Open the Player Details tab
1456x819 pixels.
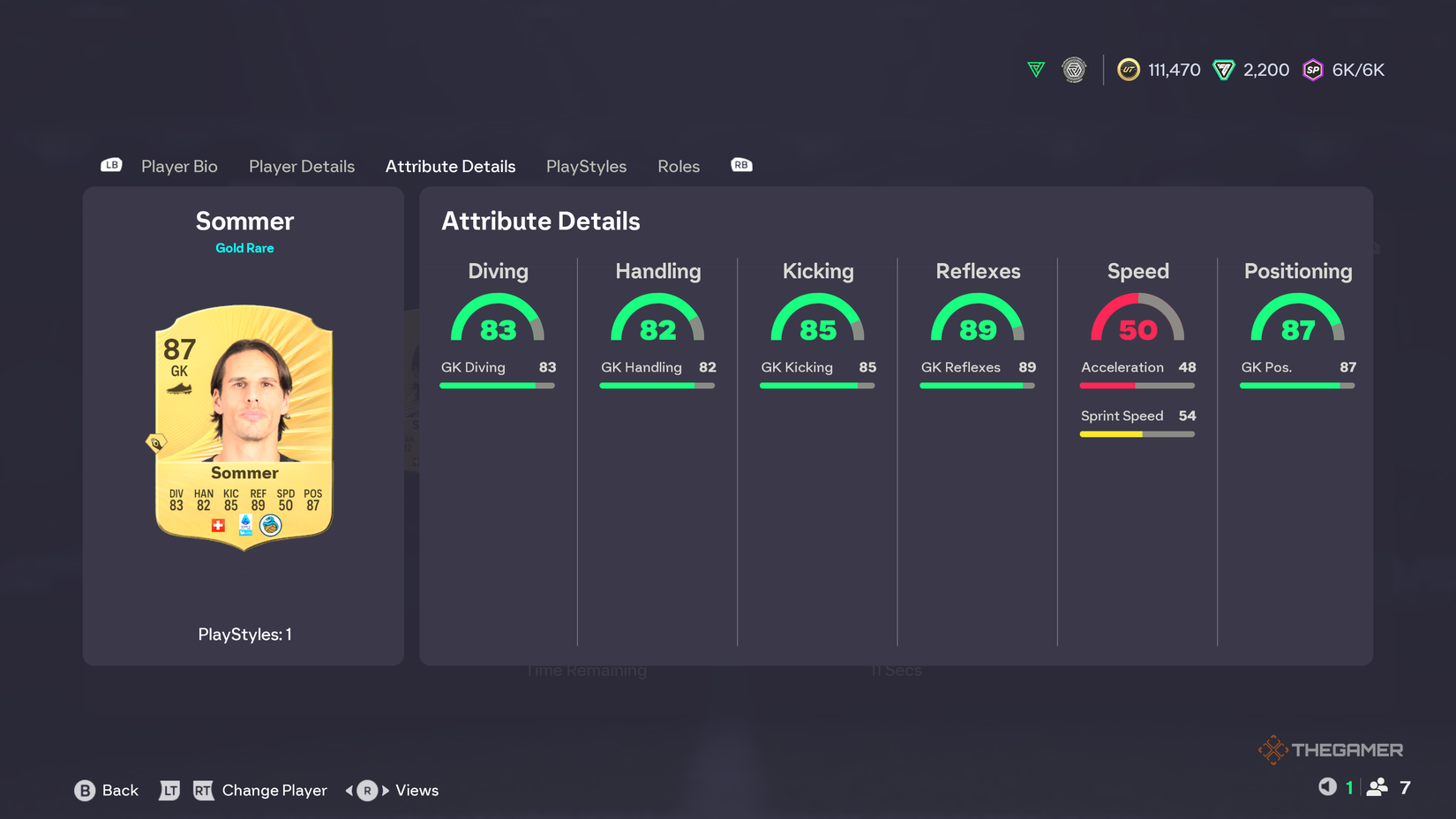tap(301, 166)
